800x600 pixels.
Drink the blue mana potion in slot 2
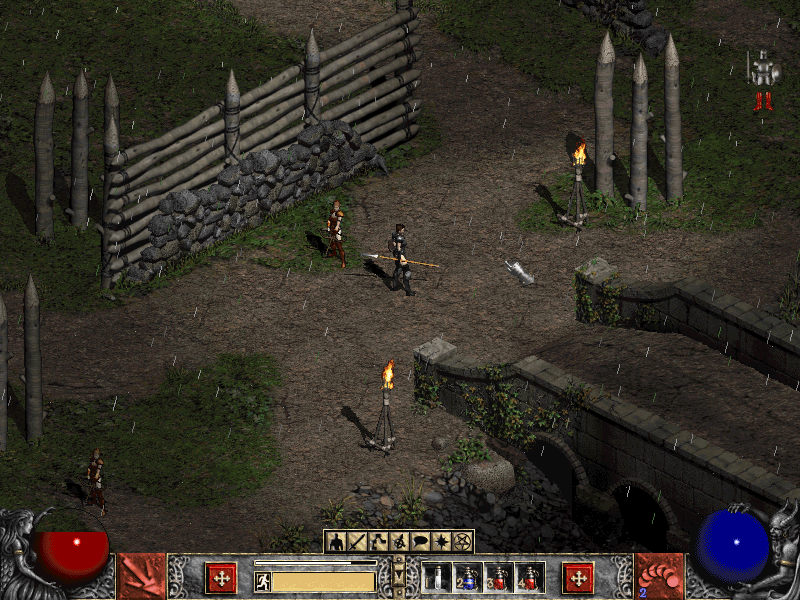coord(467,577)
